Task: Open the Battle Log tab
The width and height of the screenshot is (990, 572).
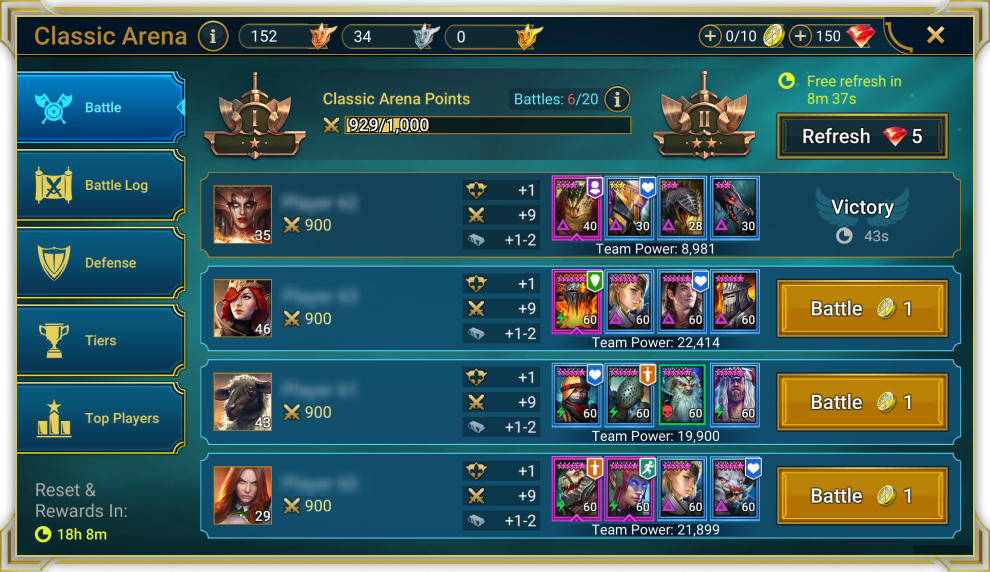Action: pos(100,185)
